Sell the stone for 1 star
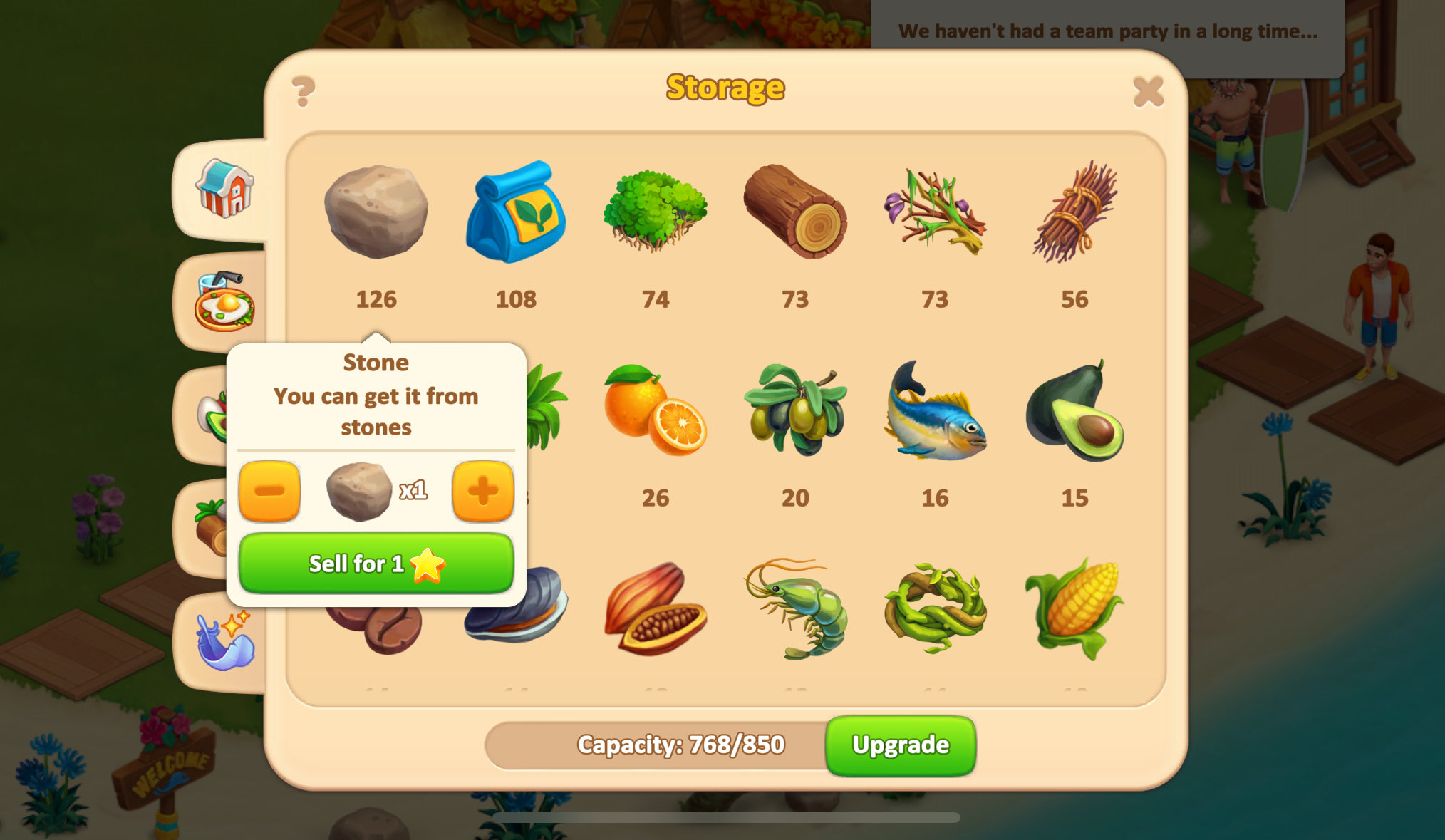The image size is (1445, 840). click(376, 564)
